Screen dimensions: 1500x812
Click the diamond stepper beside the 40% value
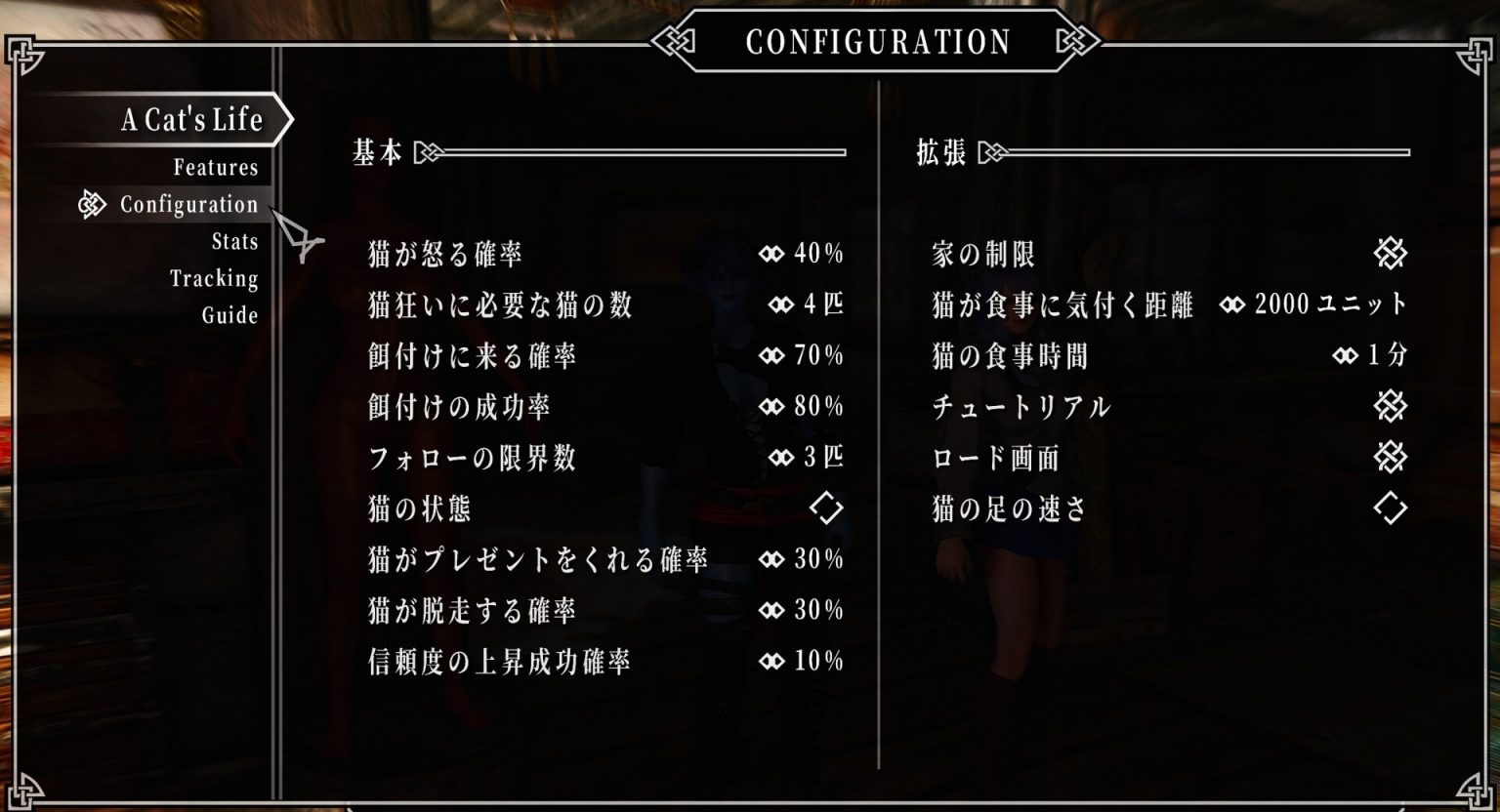click(x=771, y=256)
